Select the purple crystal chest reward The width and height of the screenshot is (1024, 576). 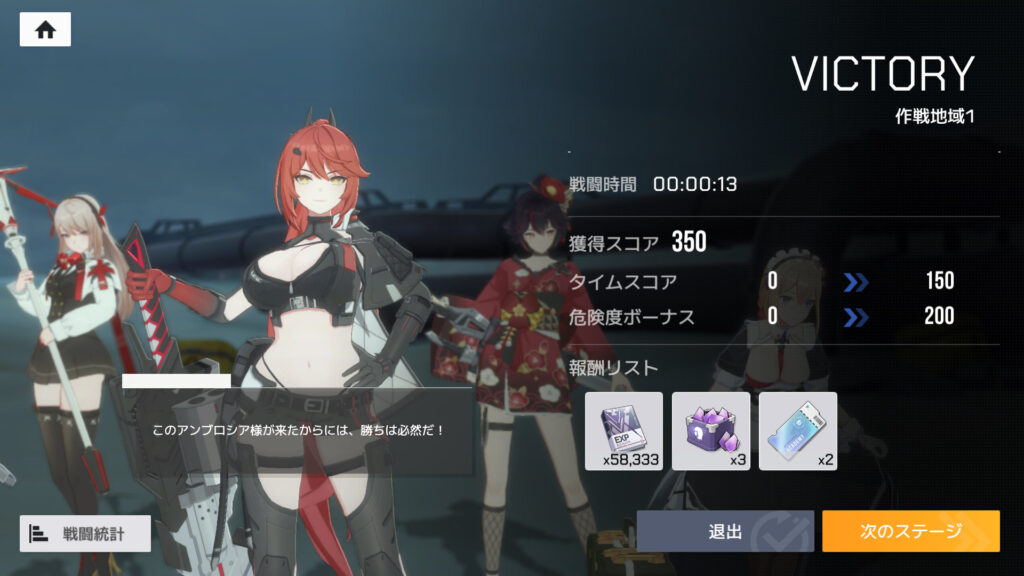click(x=711, y=431)
